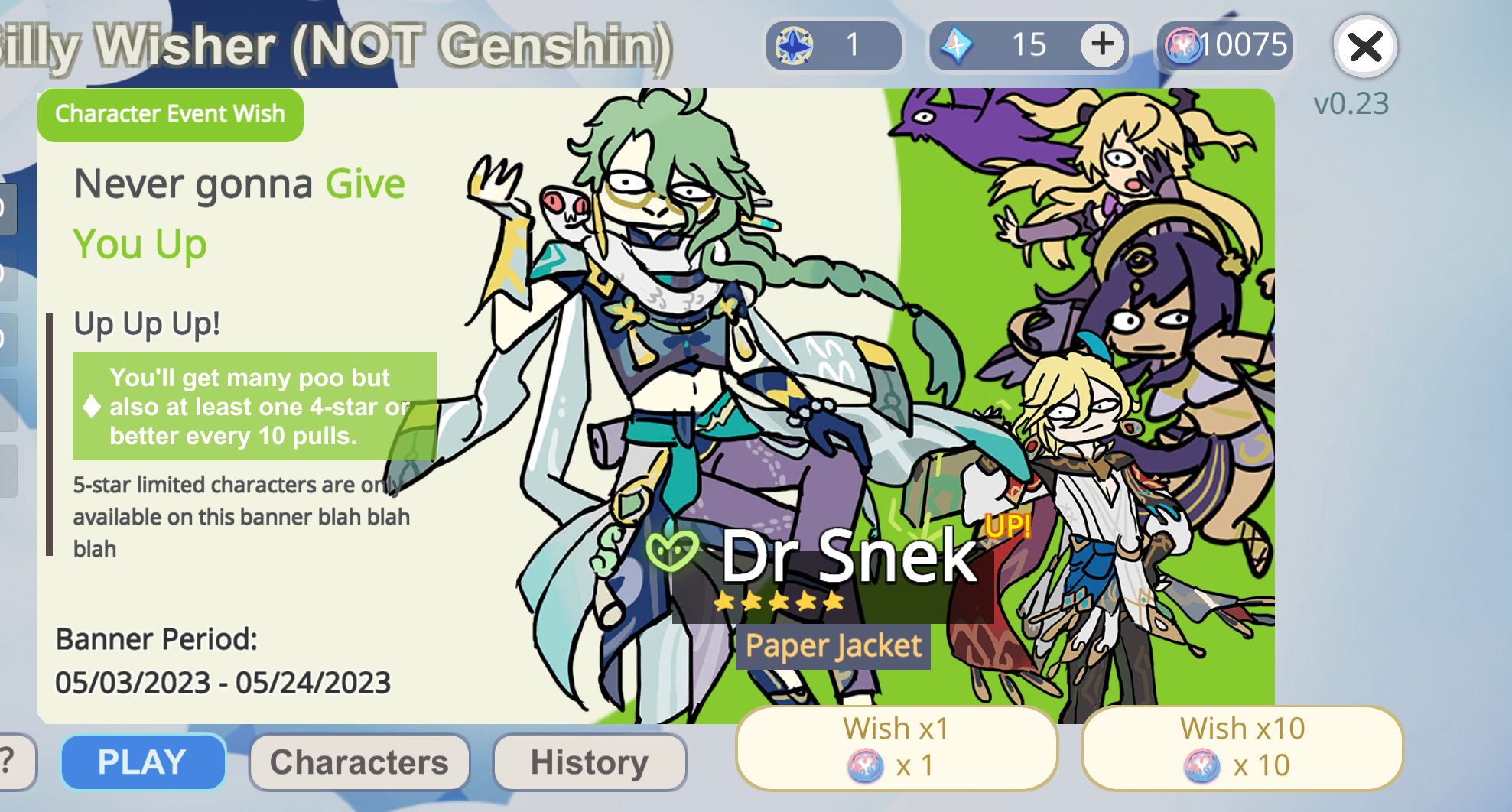Viewport: 1512px width, 812px height.
Task: Switch to the Characters tab
Action: tap(359, 760)
